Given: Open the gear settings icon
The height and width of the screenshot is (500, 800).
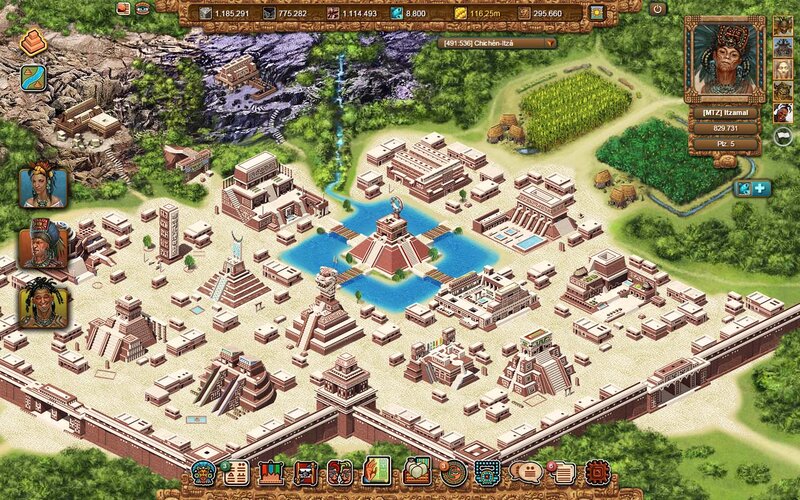Looking at the screenshot, I should (x=597, y=472).
